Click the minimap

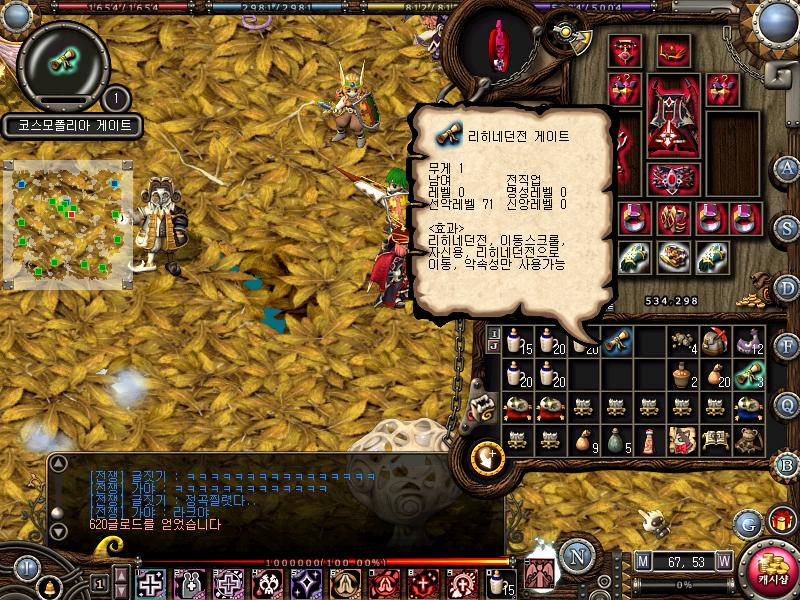[x=68, y=223]
